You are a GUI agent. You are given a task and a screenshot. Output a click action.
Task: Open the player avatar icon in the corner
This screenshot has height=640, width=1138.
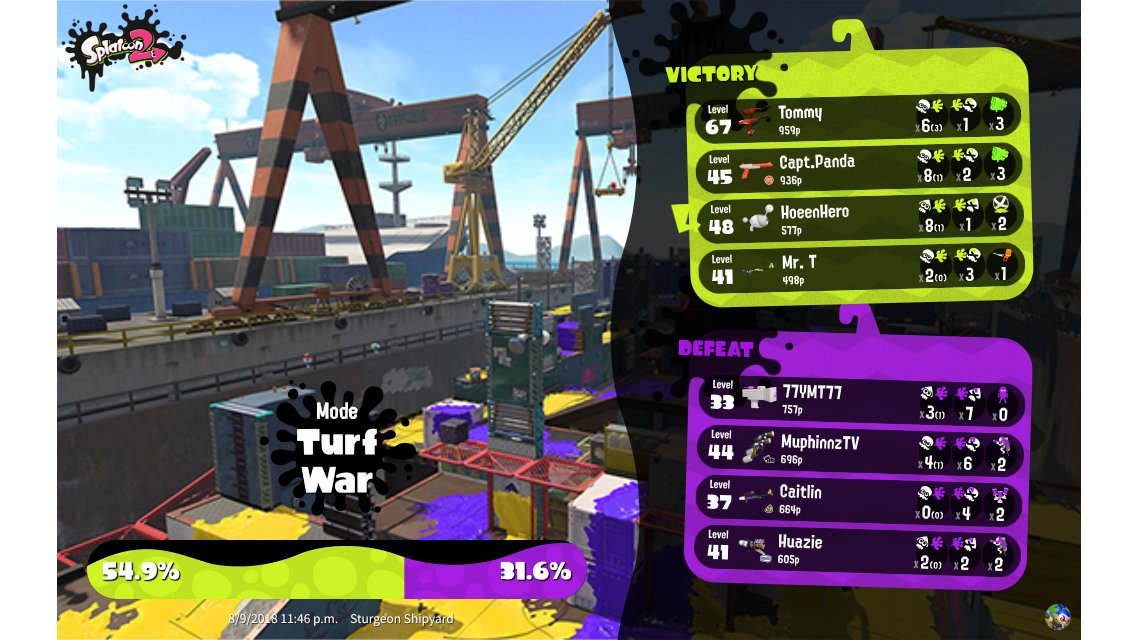1057,616
